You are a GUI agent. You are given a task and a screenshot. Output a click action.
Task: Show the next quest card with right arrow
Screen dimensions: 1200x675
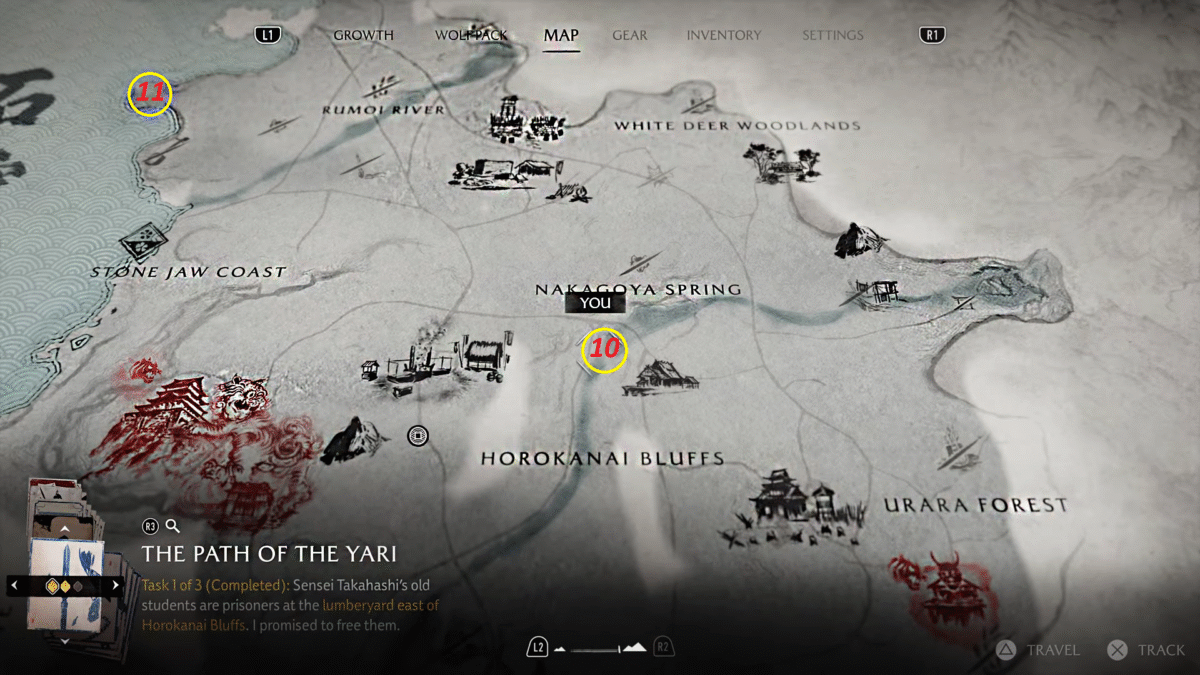coord(116,585)
